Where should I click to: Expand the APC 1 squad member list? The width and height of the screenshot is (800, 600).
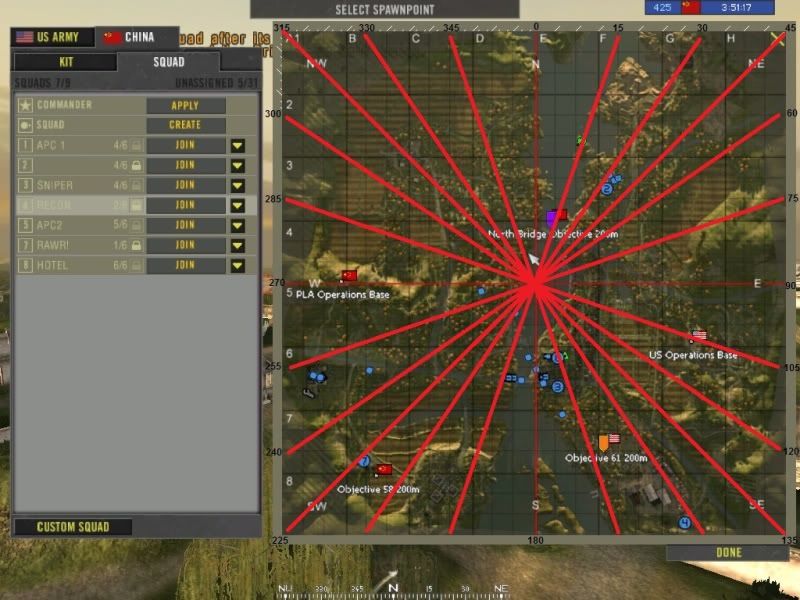point(238,145)
